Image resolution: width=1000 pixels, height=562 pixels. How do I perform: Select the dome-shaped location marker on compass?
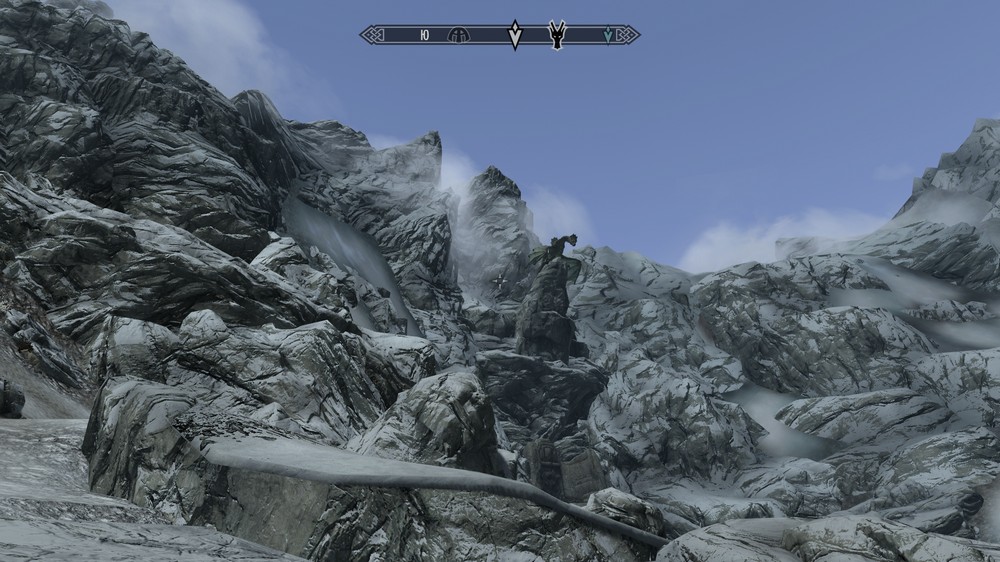(459, 35)
